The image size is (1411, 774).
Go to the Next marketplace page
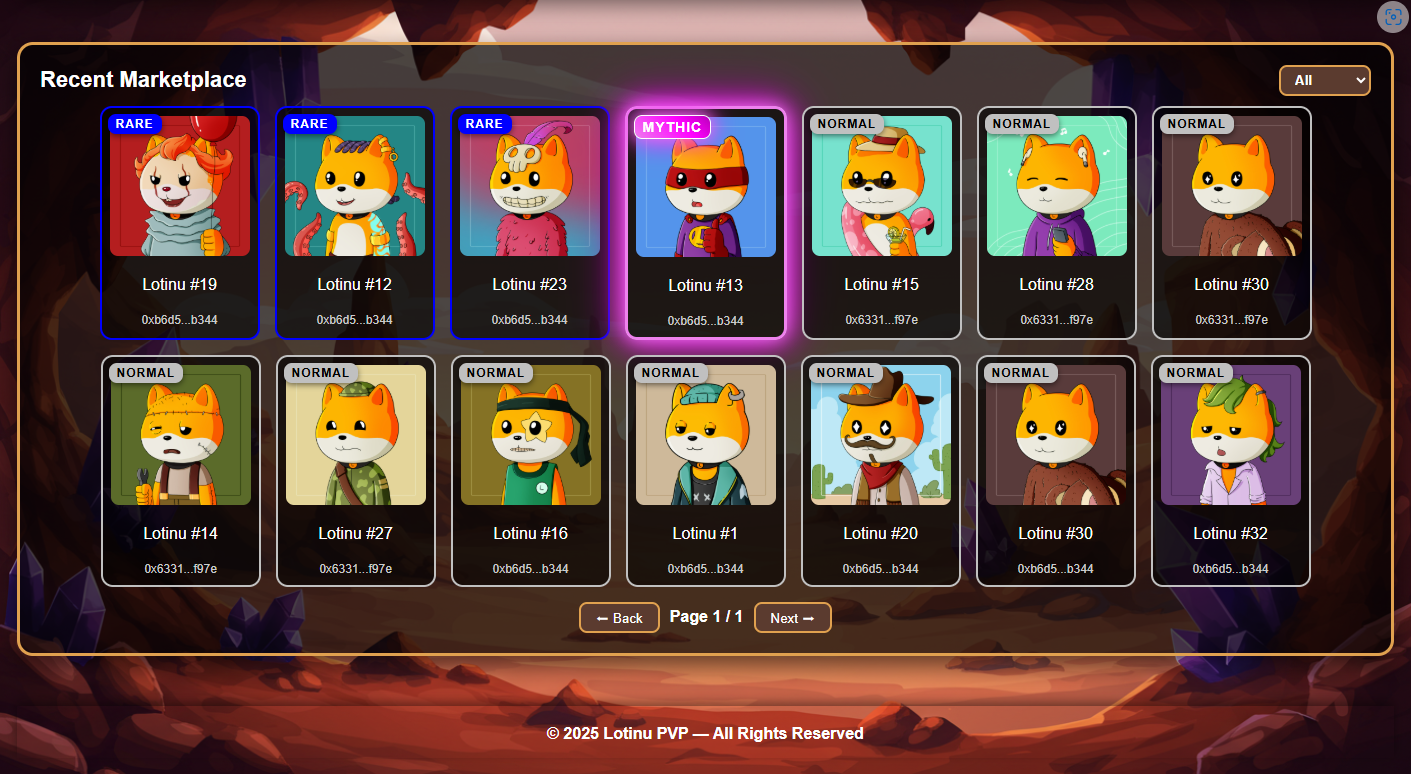coord(792,618)
